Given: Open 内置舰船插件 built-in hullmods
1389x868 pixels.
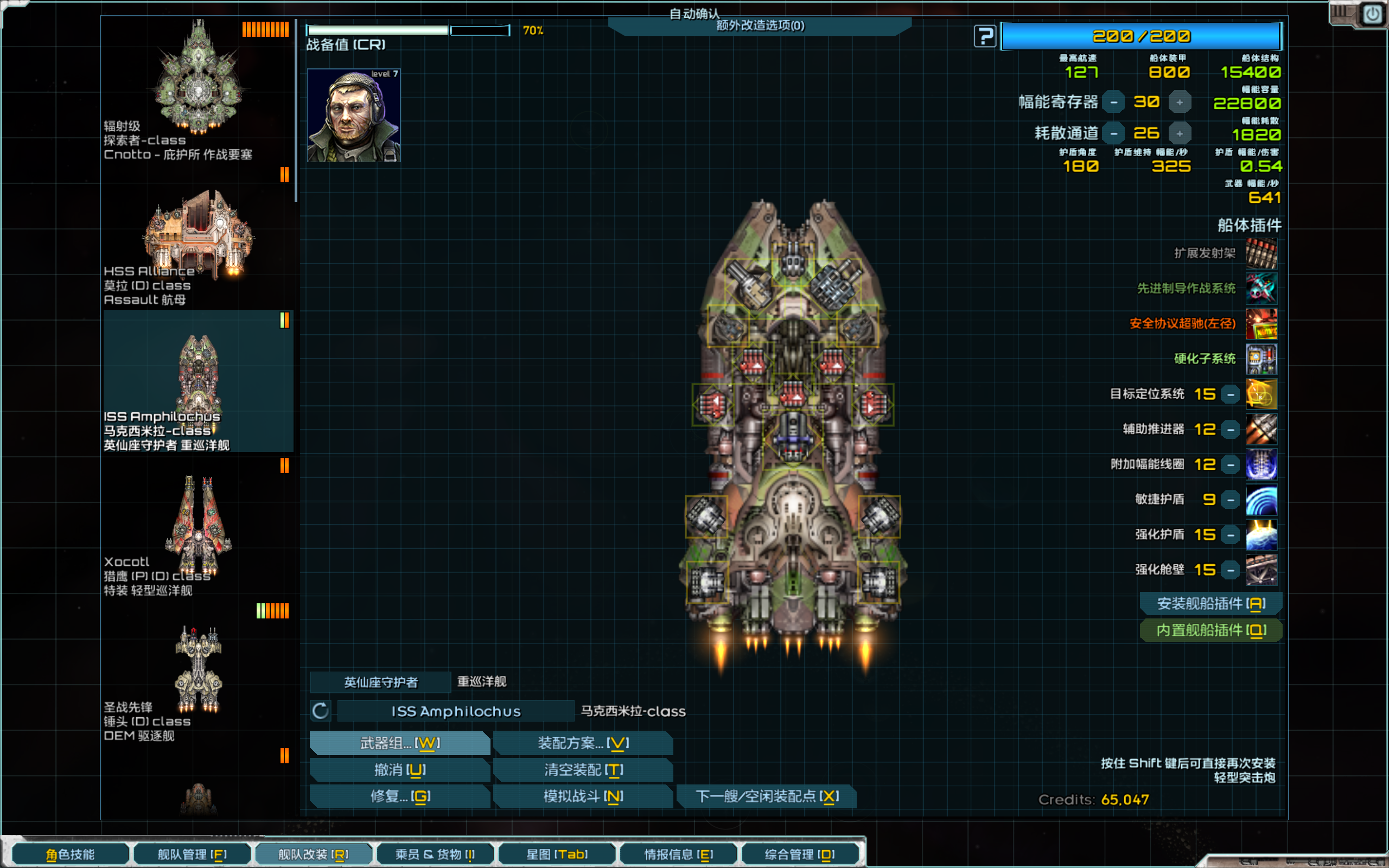Looking at the screenshot, I should pyautogui.click(x=1210, y=630).
